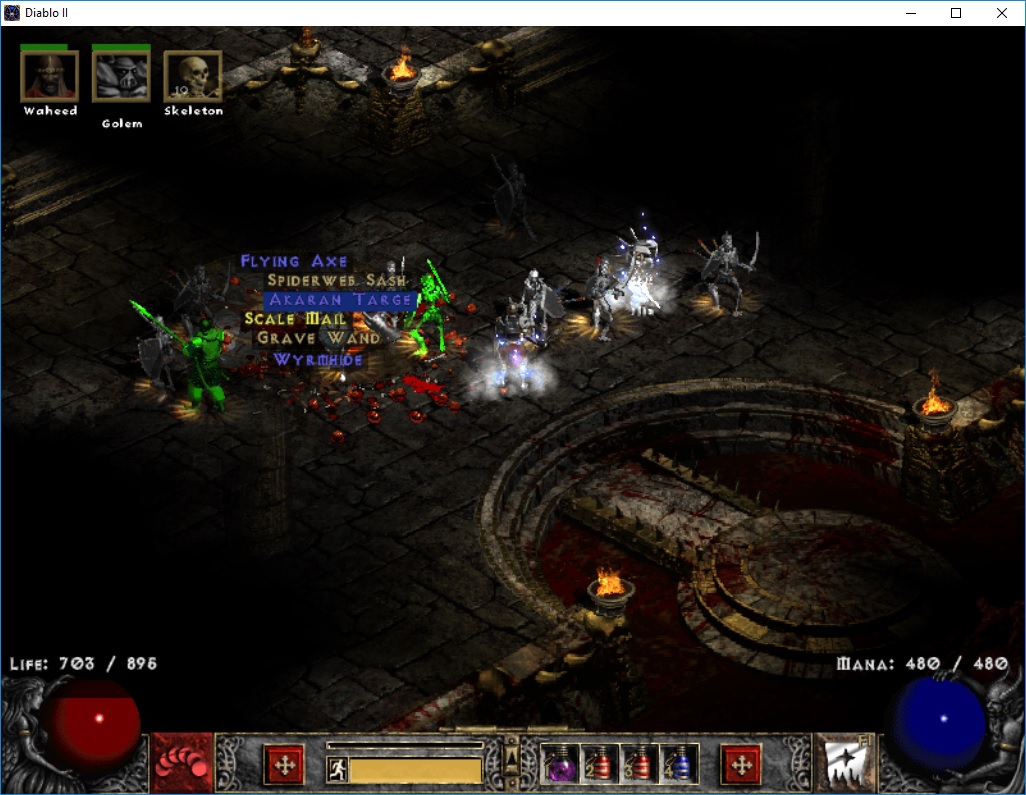Use the purple rejuvenation potion in the belt

coord(560,765)
